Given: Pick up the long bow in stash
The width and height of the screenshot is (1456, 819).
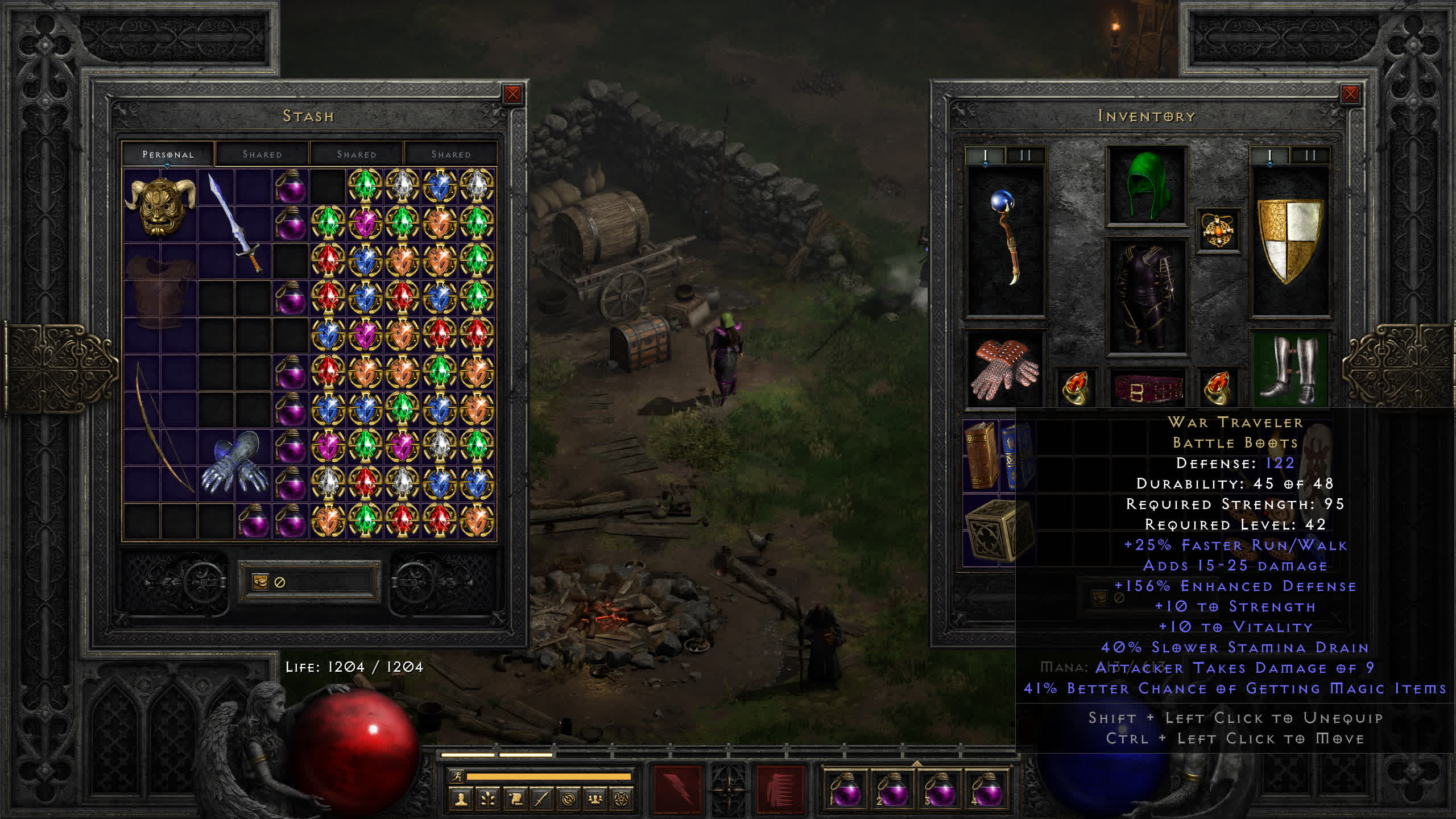Looking at the screenshot, I should (x=160, y=428).
